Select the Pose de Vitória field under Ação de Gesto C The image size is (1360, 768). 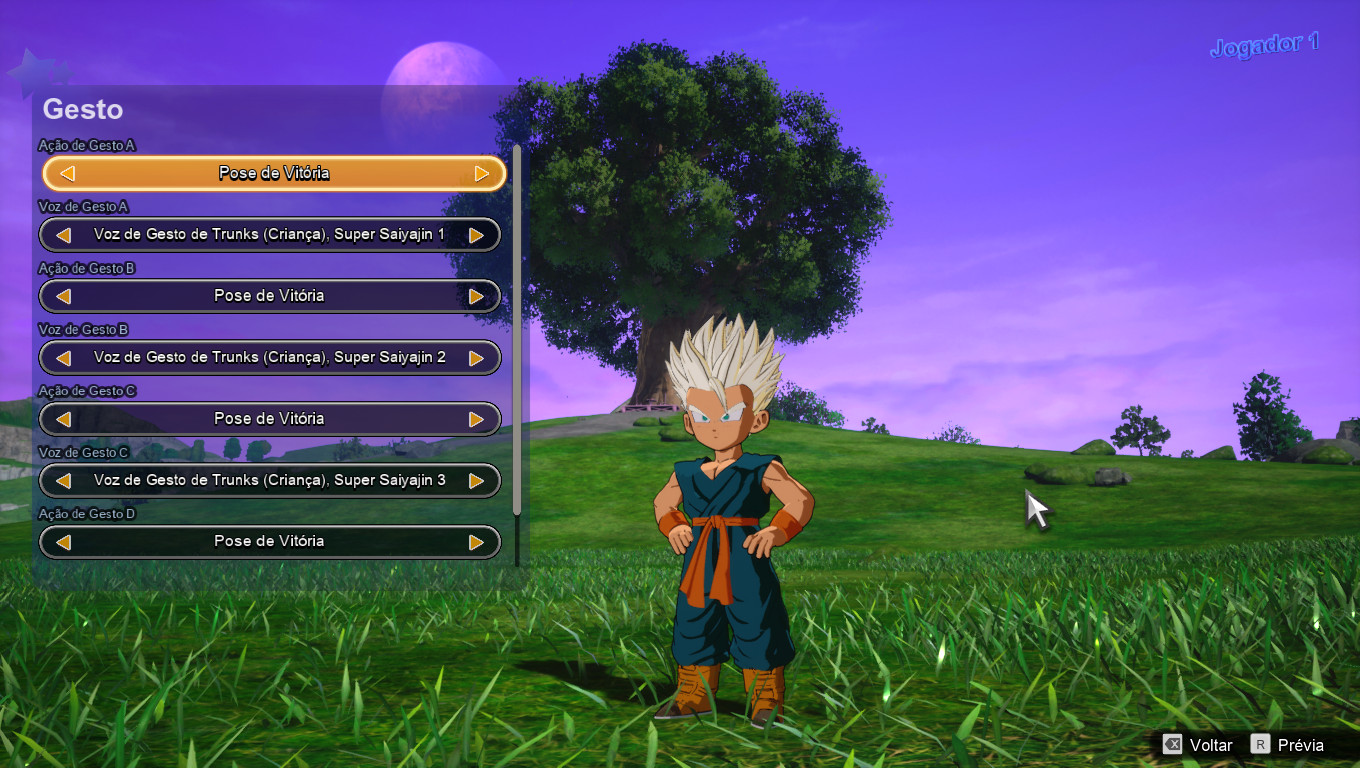pos(270,419)
